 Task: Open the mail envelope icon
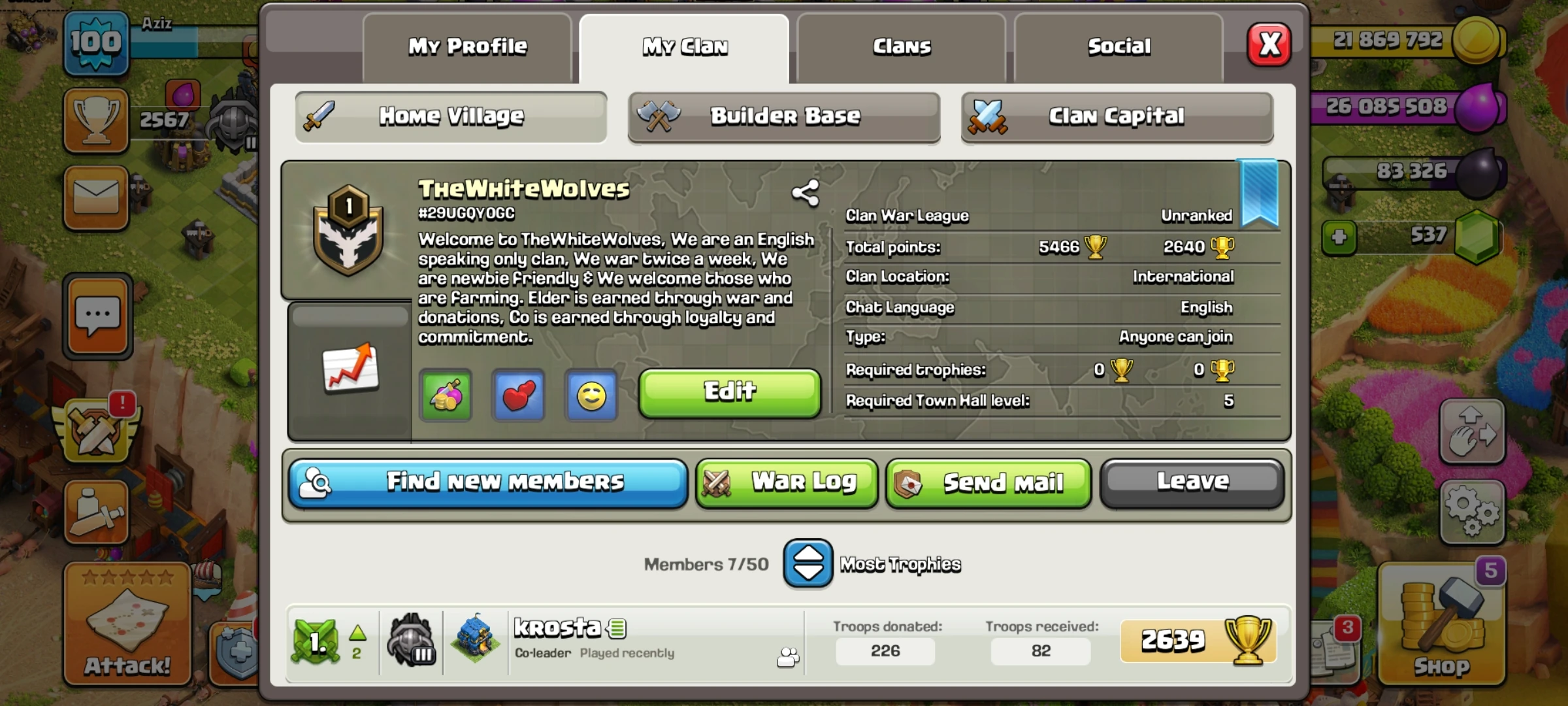tap(95, 198)
